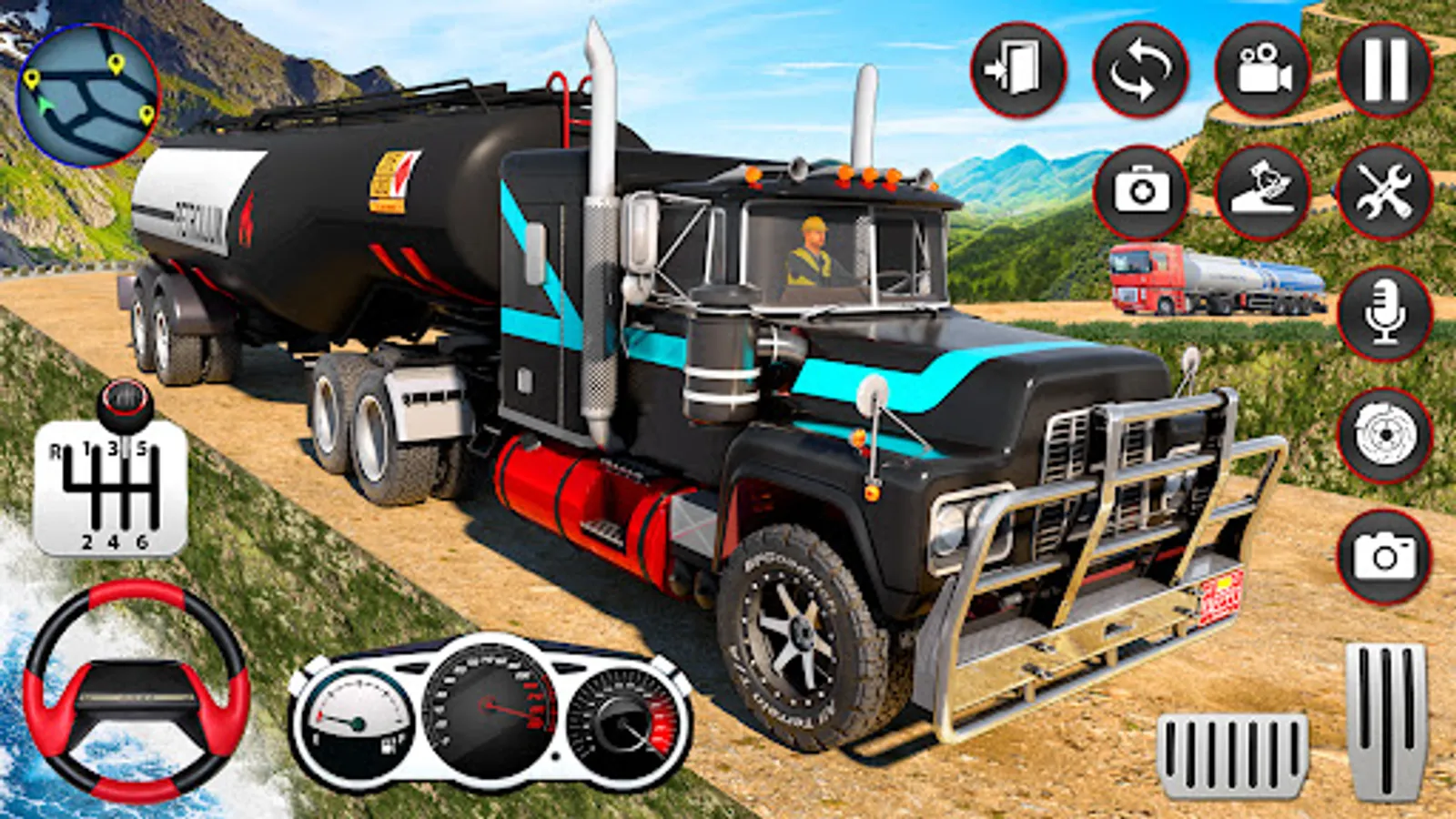This screenshot has height=819, width=1456.
Task: Toggle the microphone button
Action: point(1384,314)
